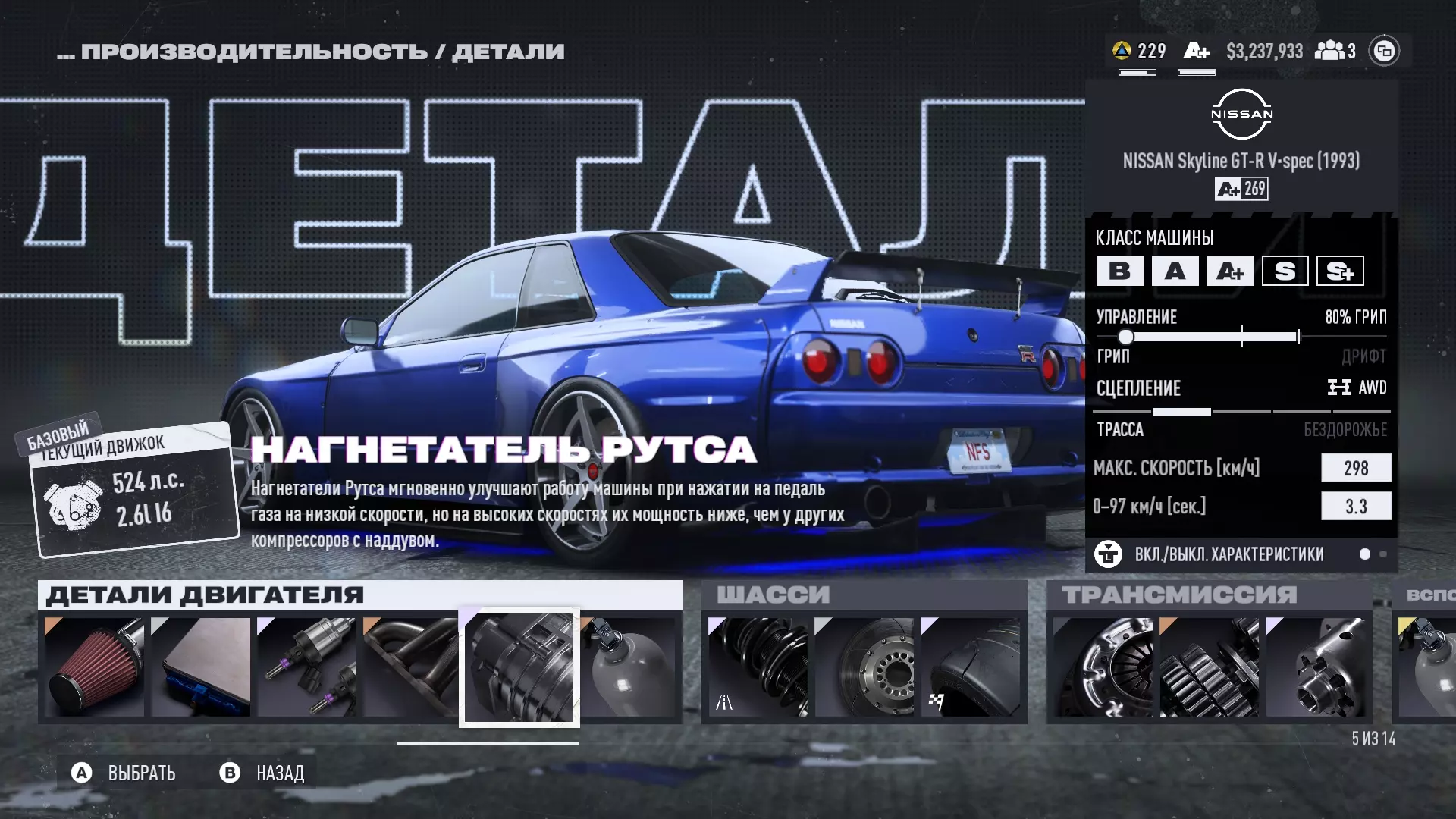Open the exhaust manifold part slot
Viewport: 1456px width, 819px height.
click(x=410, y=667)
